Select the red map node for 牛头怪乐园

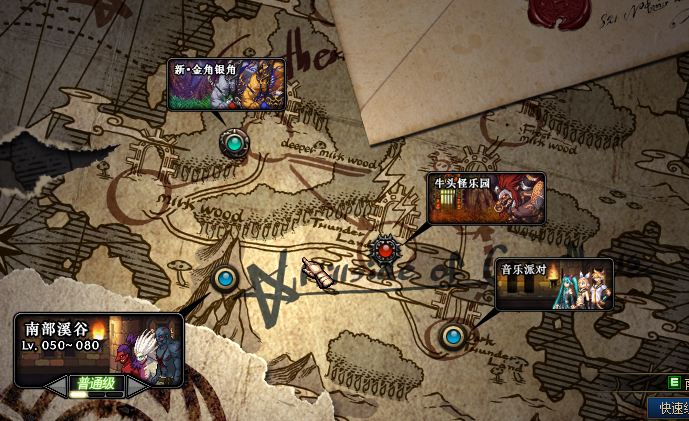click(385, 249)
